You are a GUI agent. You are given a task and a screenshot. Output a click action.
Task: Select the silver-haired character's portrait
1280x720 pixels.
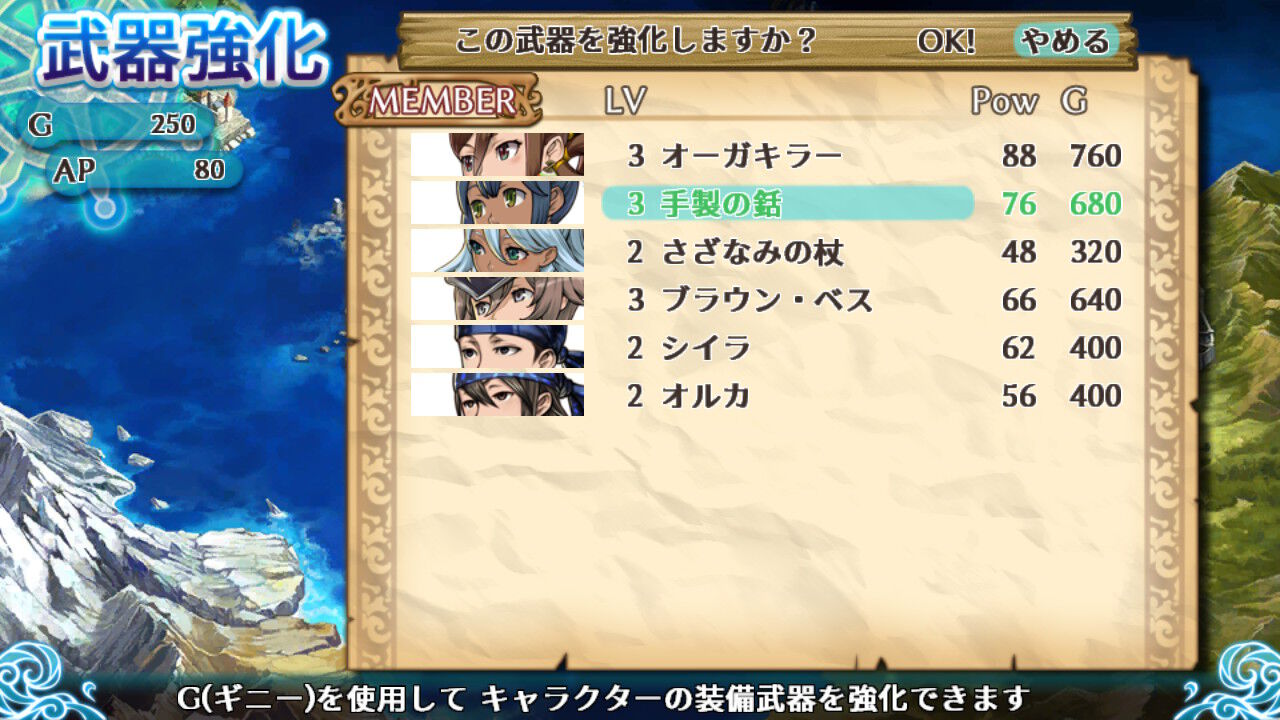point(497,251)
